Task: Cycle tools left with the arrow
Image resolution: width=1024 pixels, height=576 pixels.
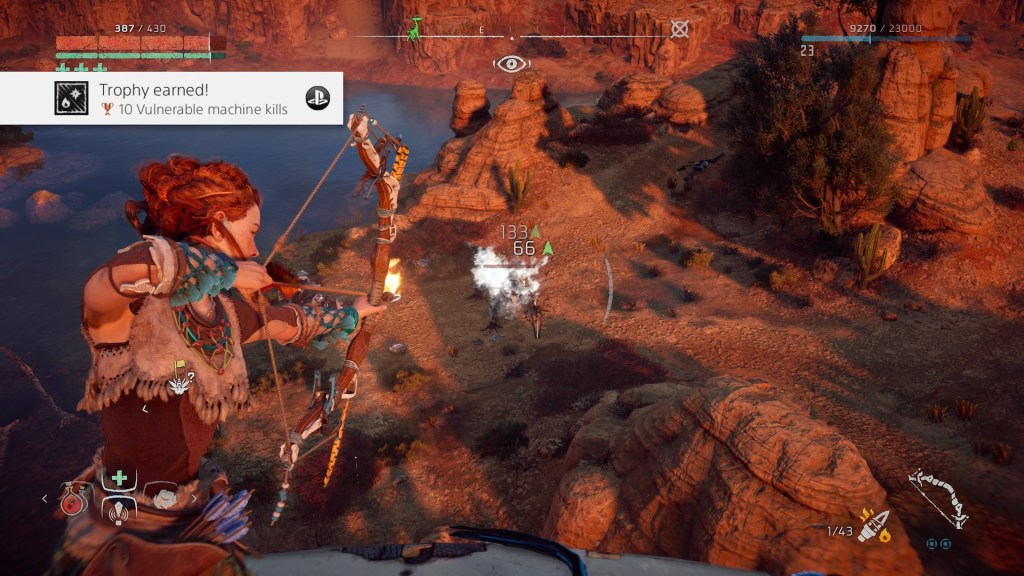Action: pyautogui.click(x=44, y=498)
